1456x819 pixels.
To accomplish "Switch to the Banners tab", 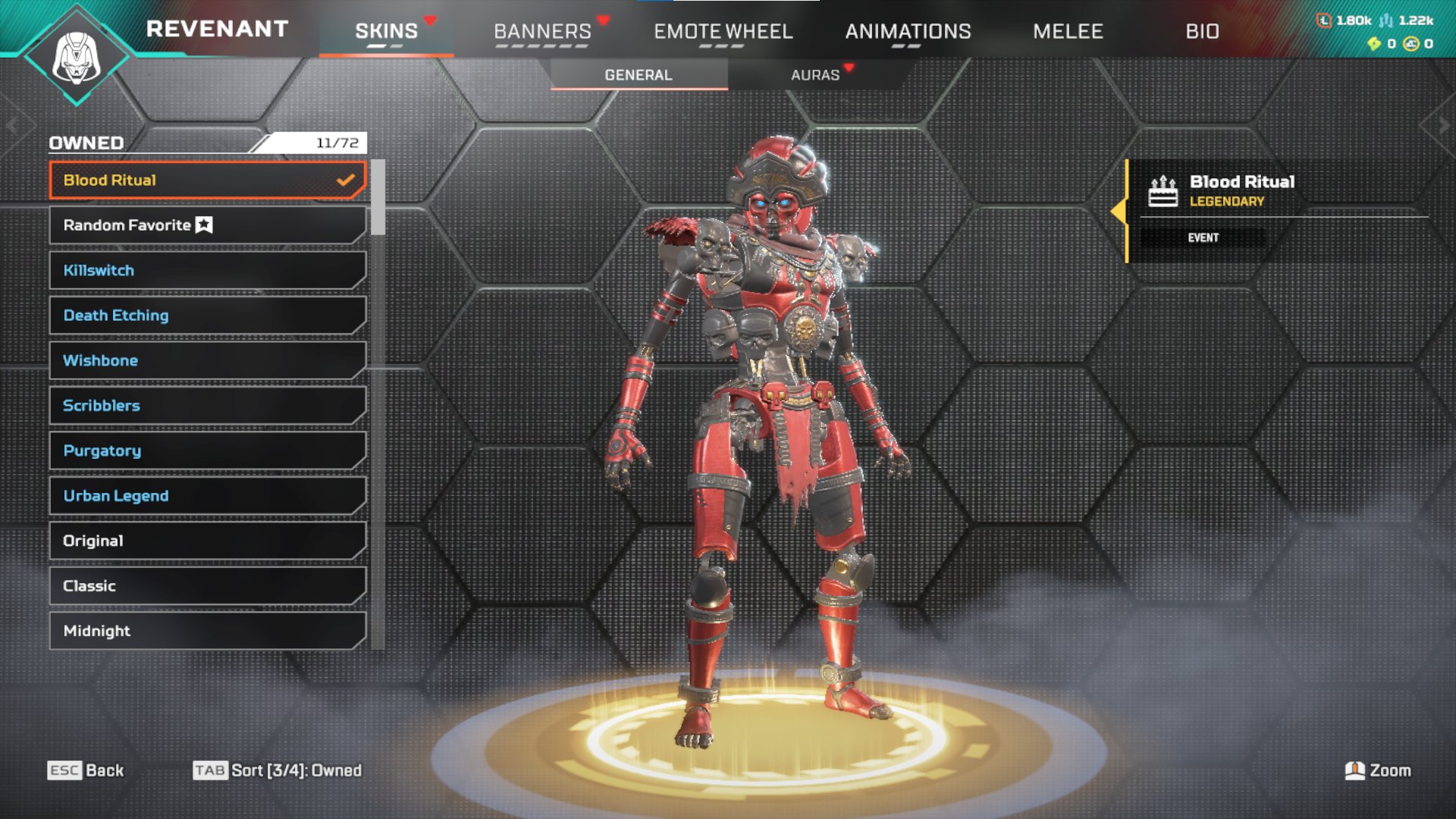I will click(x=542, y=31).
